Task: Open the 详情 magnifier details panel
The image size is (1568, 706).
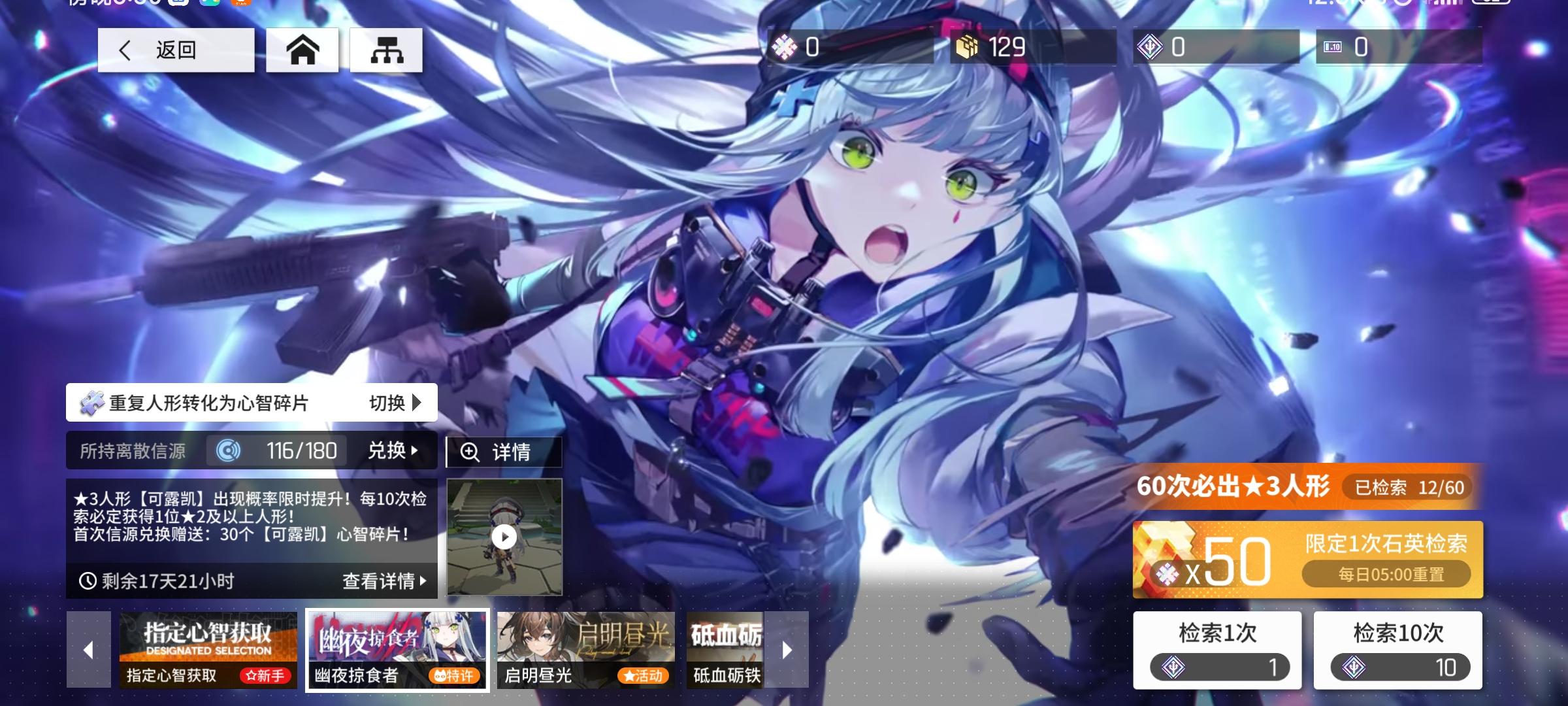Action: (503, 452)
